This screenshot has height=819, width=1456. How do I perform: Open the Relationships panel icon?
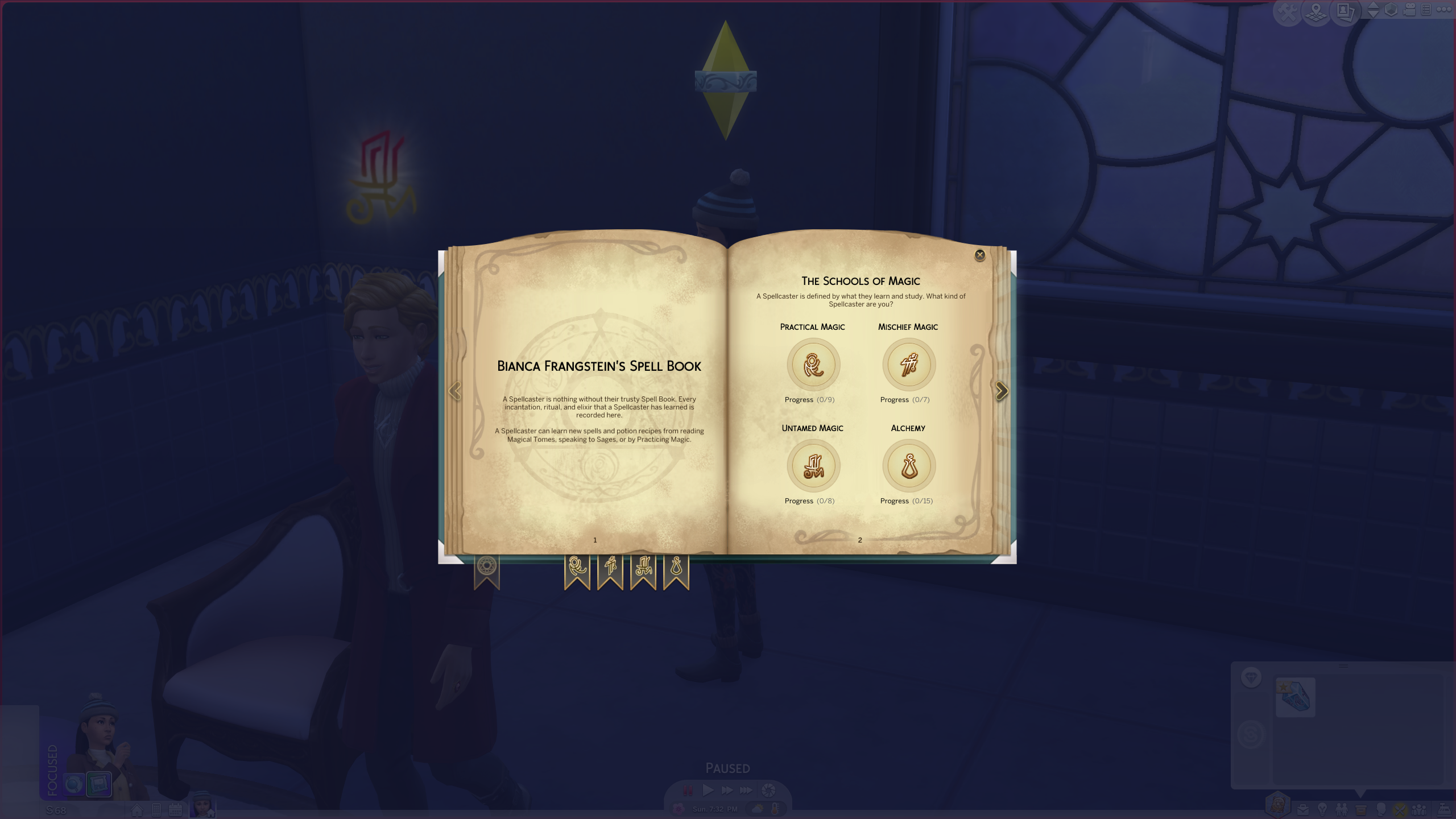pos(1342,811)
